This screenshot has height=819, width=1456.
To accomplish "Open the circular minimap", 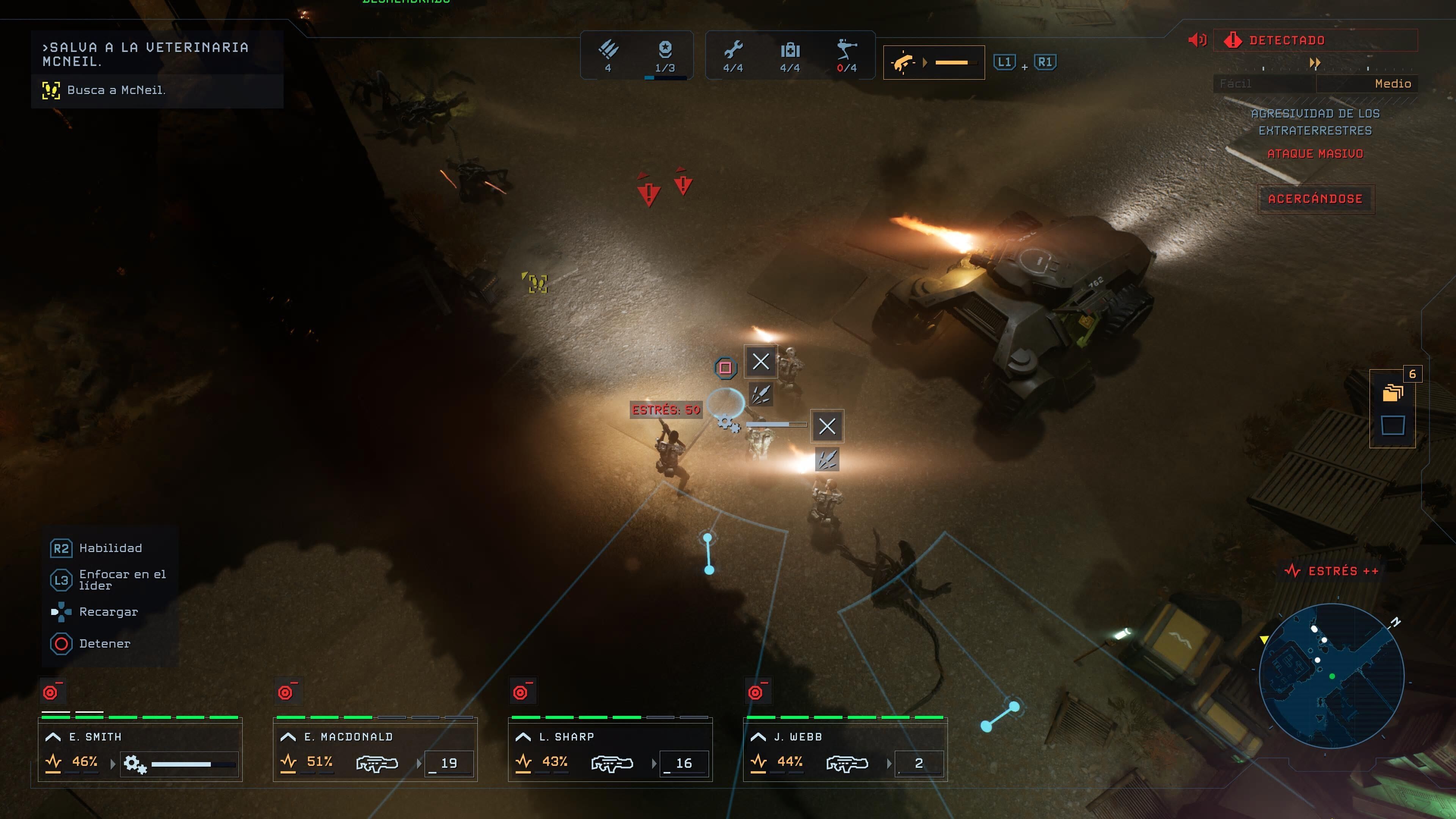I will 1332,676.
